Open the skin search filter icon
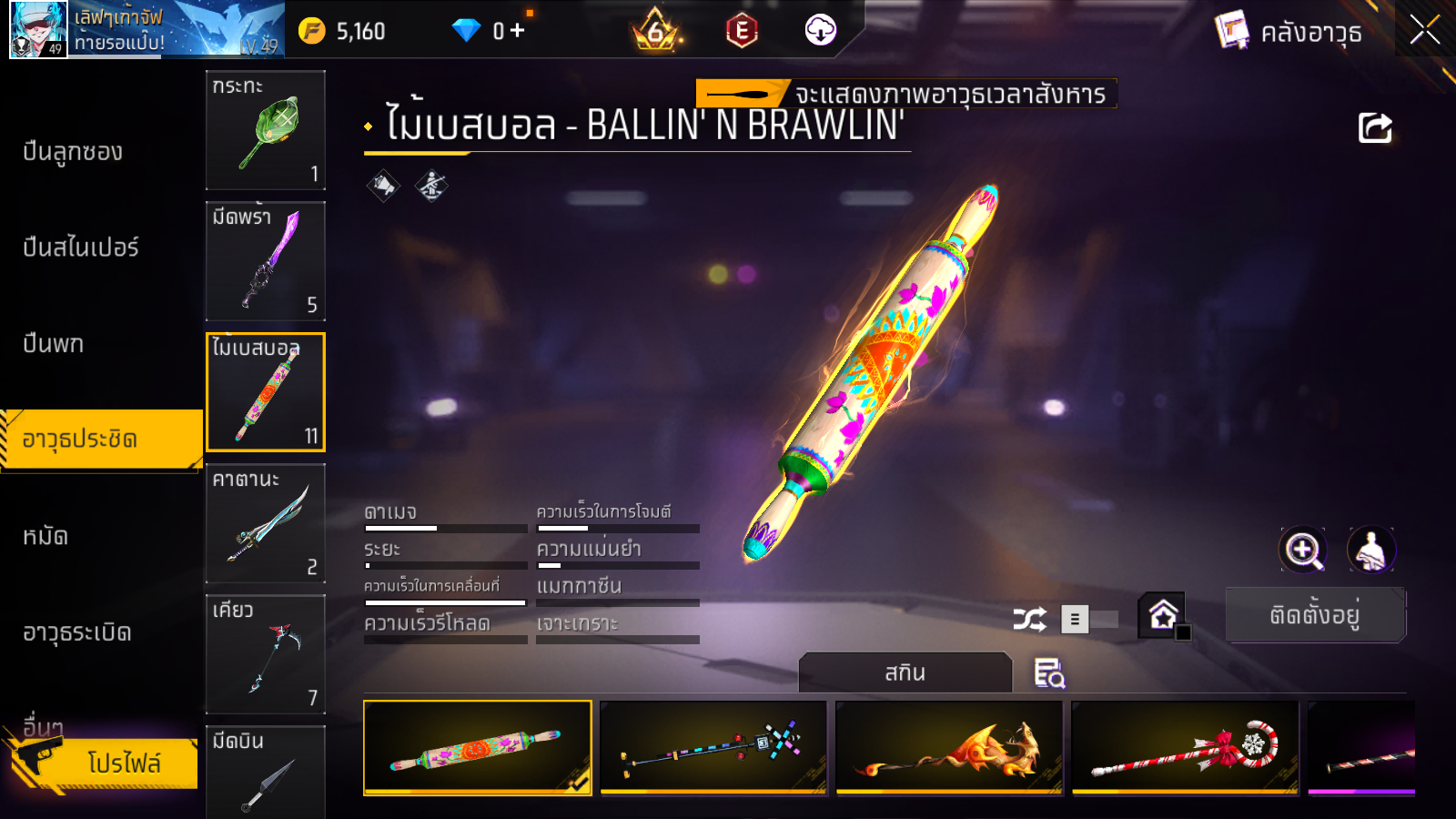Screen dimensions: 1456x819 (x=1048, y=673)
